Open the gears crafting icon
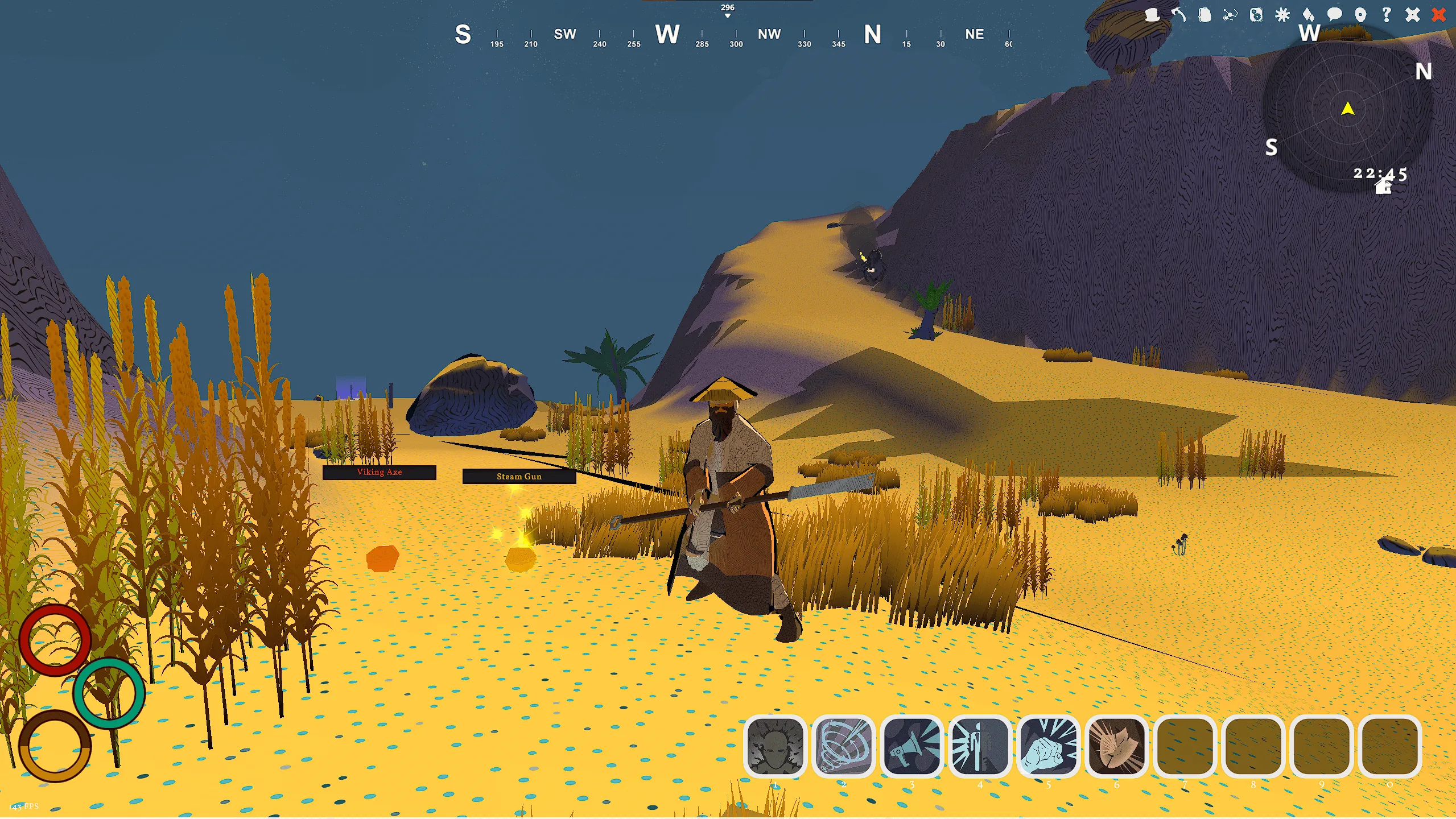The height and width of the screenshot is (819, 1456). (1256, 15)
